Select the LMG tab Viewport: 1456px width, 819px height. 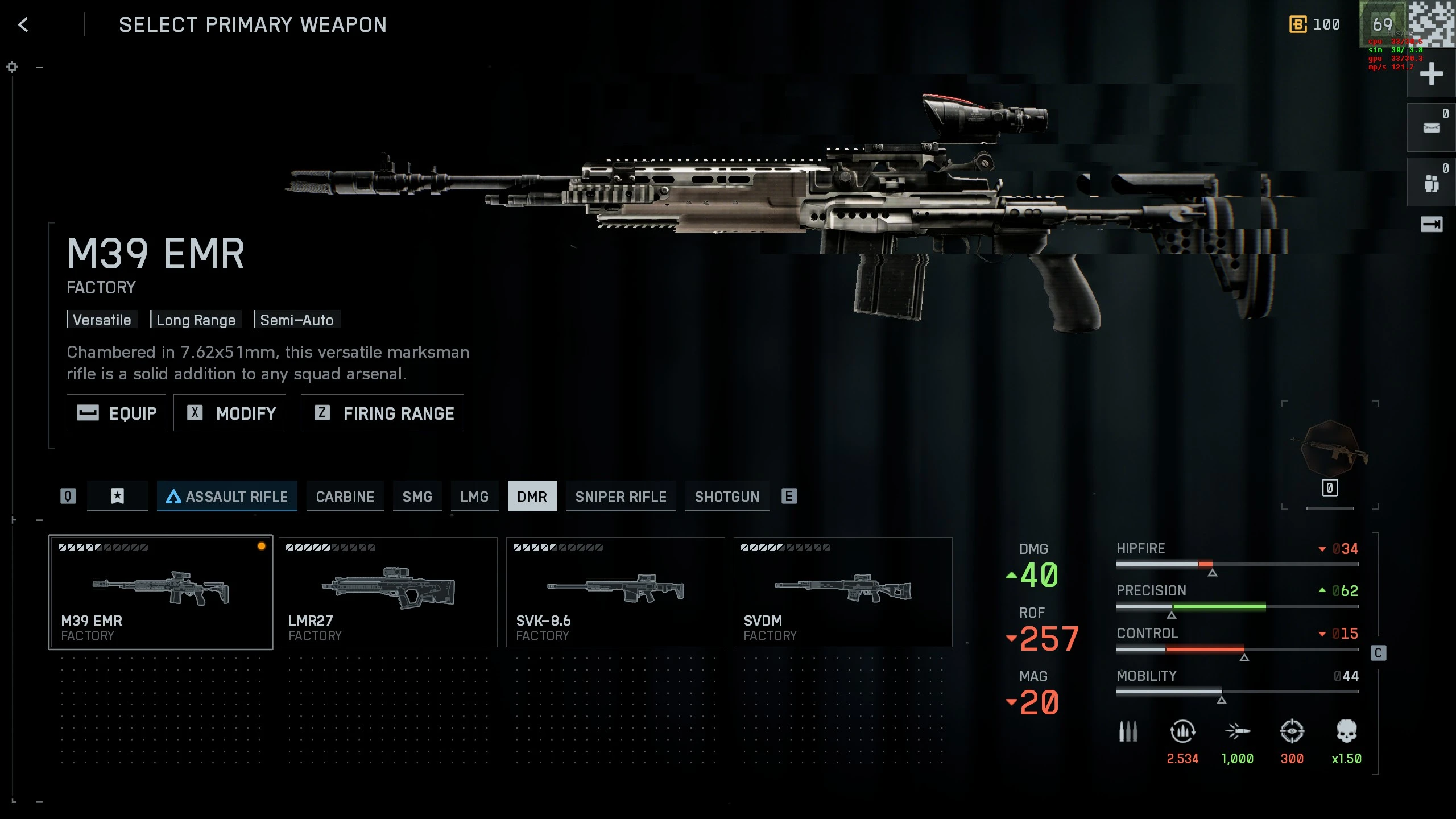[x=474, y=497]
